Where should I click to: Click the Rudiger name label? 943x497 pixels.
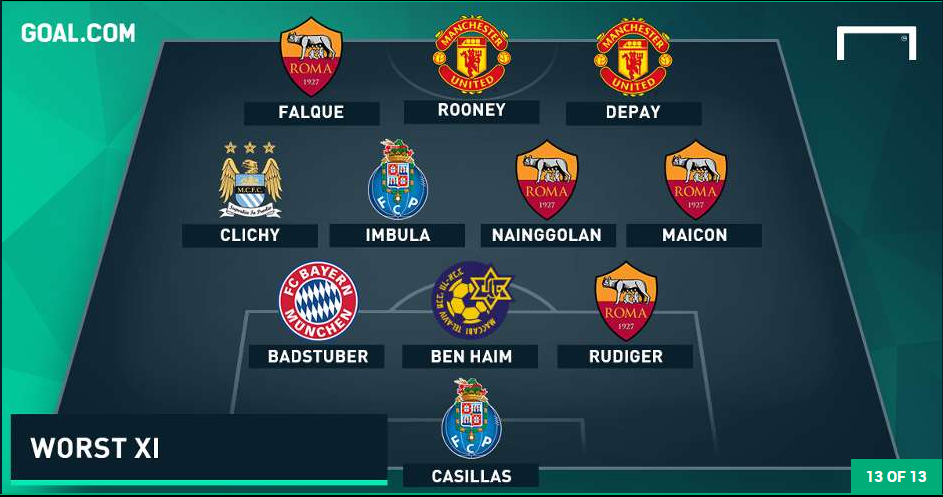[x=625, y=356]
